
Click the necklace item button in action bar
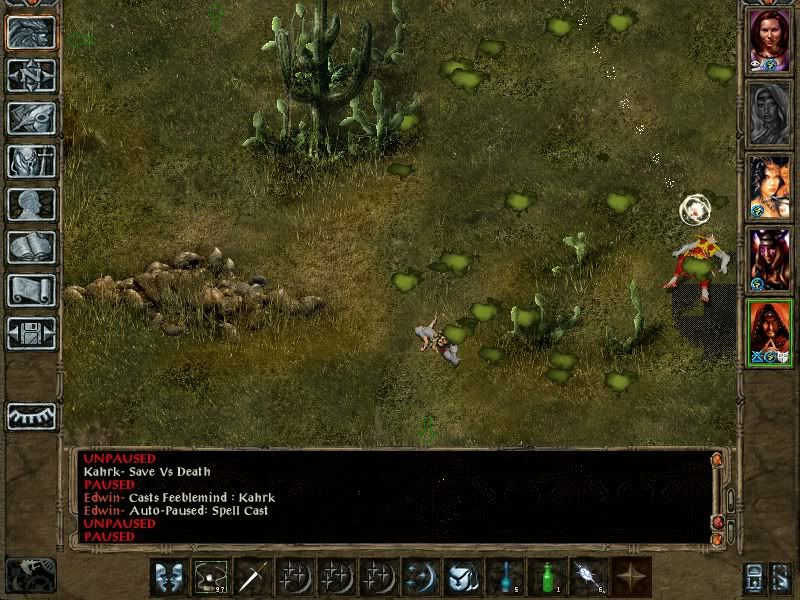(x=210, y=577)
